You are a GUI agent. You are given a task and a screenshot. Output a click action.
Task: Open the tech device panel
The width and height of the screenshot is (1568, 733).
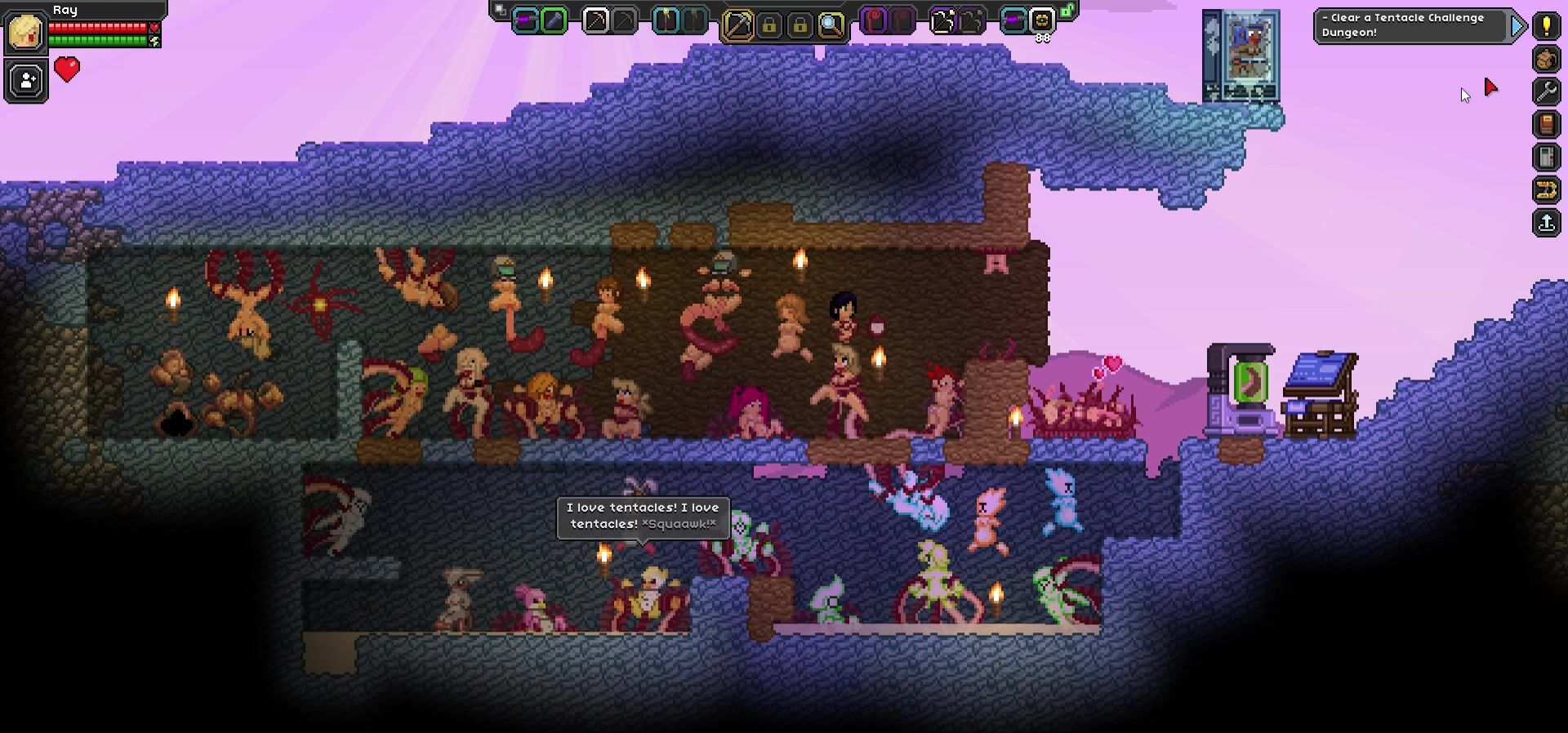click(1546, 157)
